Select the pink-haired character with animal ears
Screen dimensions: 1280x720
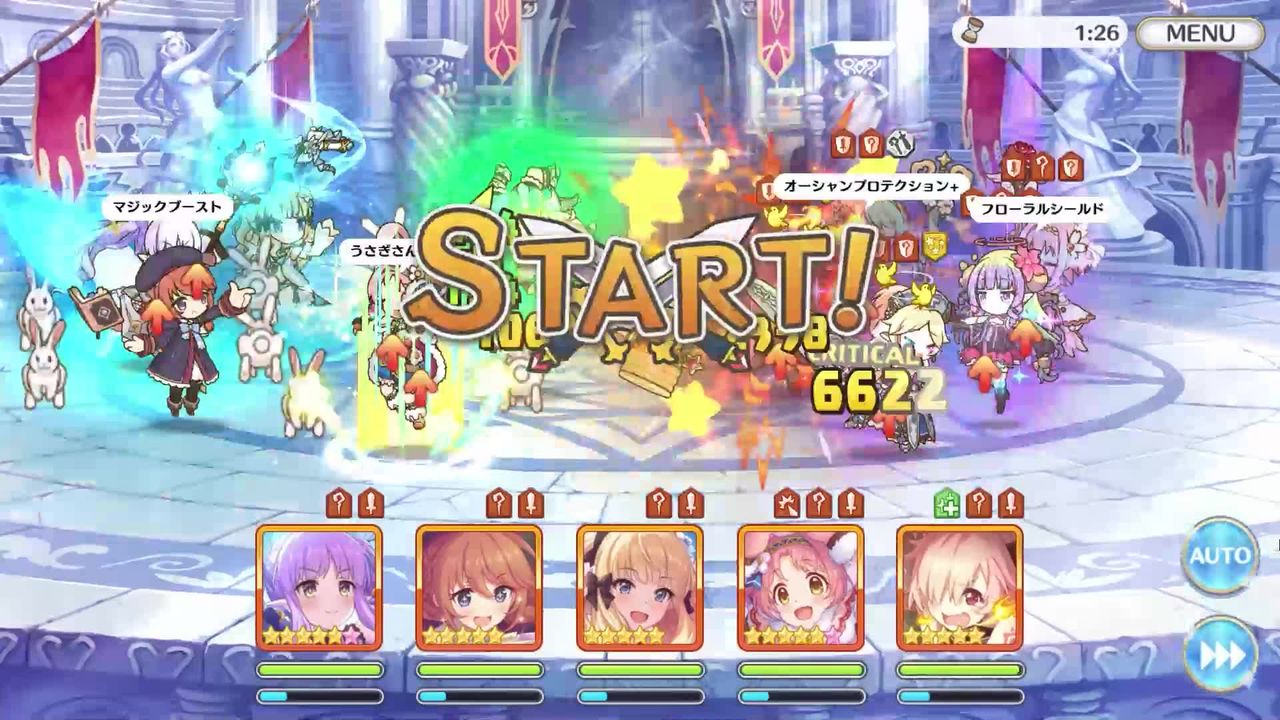[800, 587]
